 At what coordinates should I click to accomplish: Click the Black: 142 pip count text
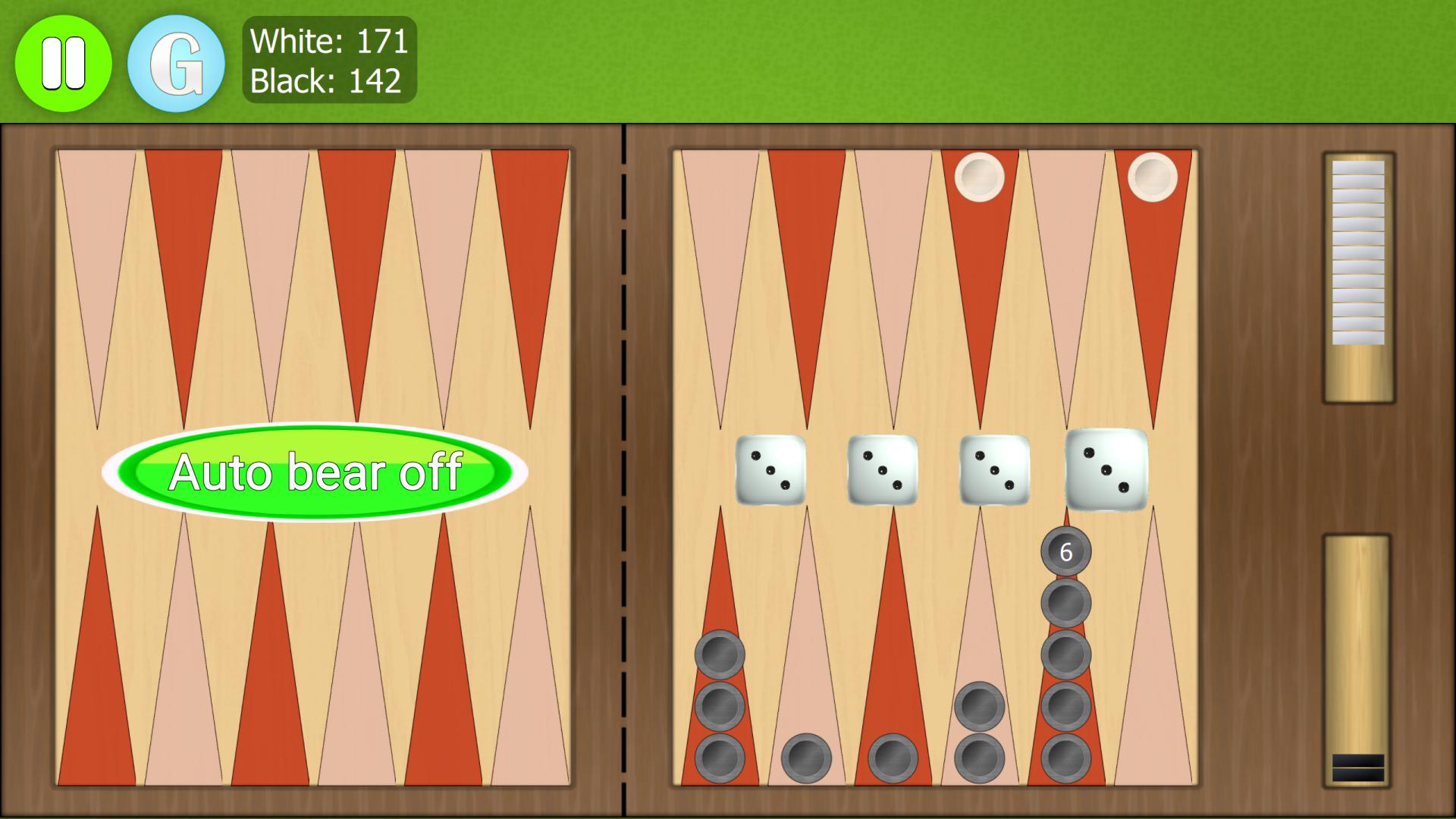[328, 80]
